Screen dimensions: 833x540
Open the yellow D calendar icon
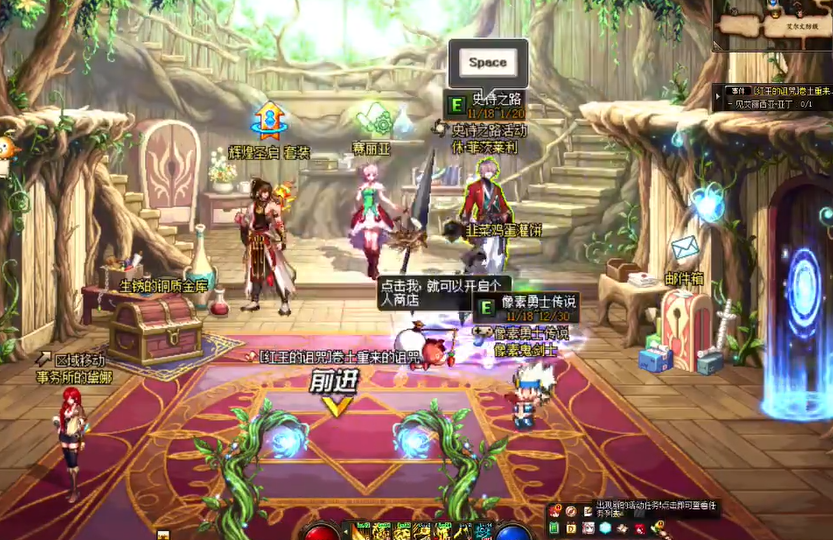point(571,527)
